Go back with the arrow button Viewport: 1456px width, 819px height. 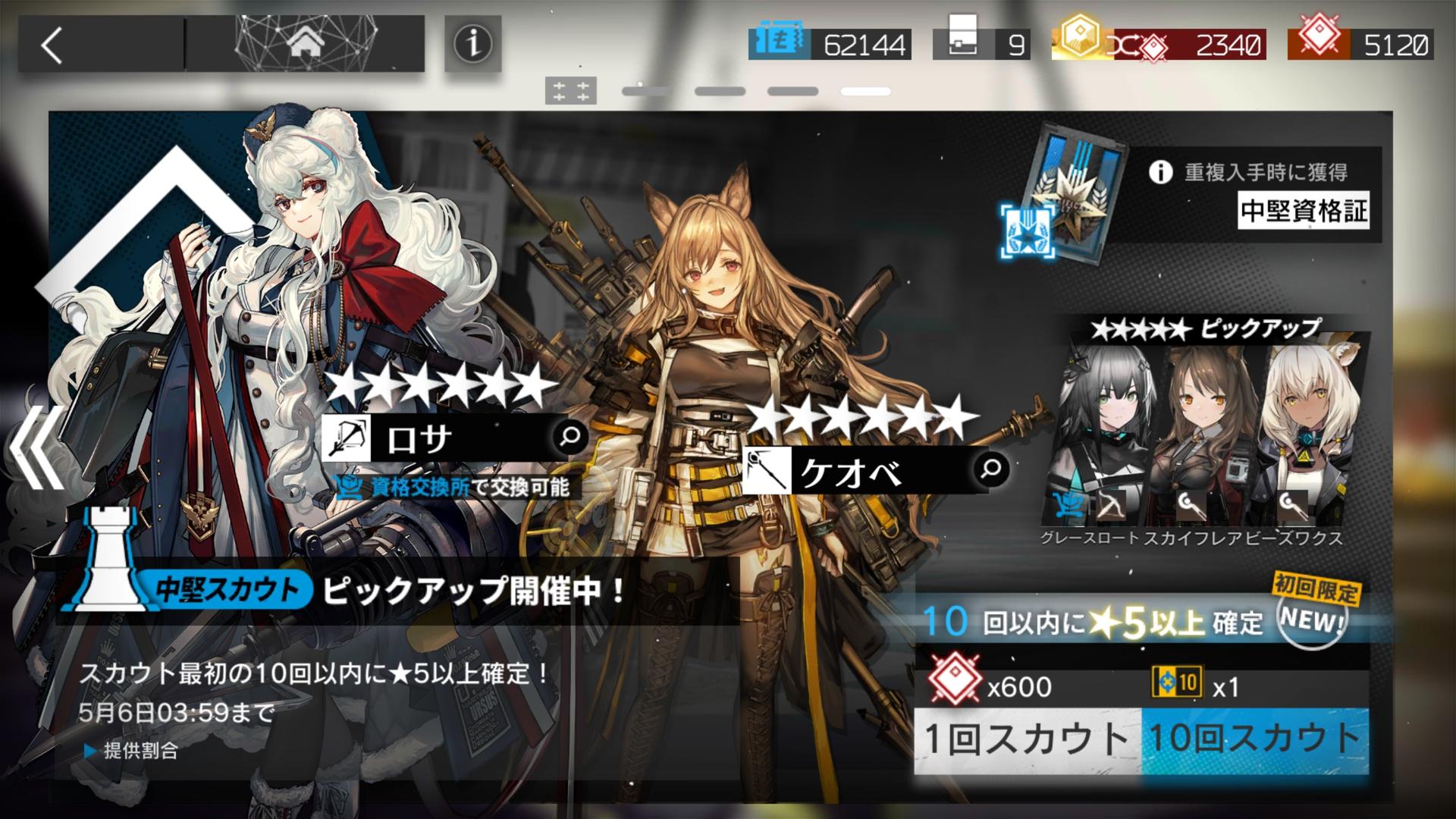click(52, 45)
